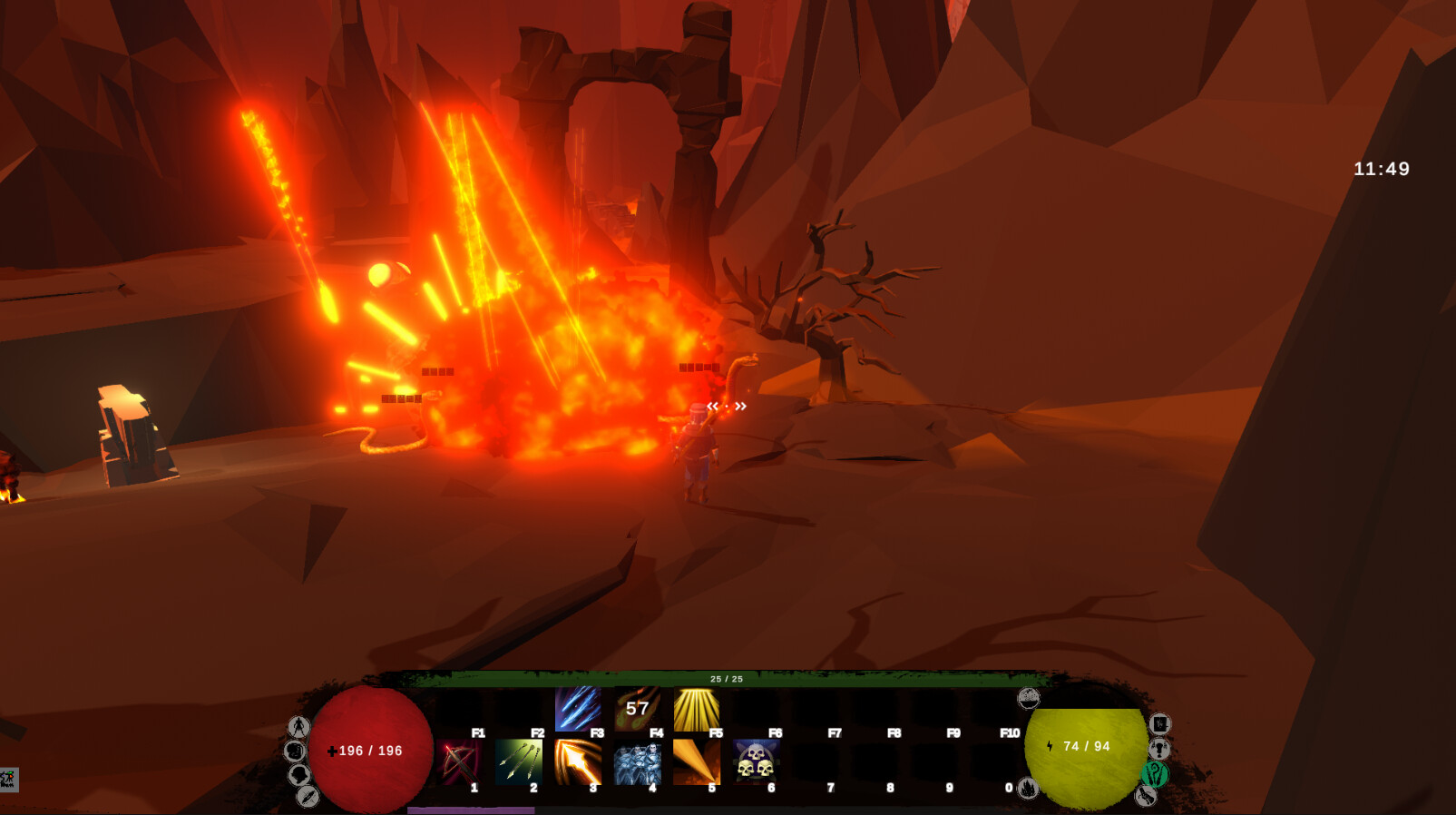Open the book icon right of the energy orb

pyautogui.click(x=1159, y=725)
